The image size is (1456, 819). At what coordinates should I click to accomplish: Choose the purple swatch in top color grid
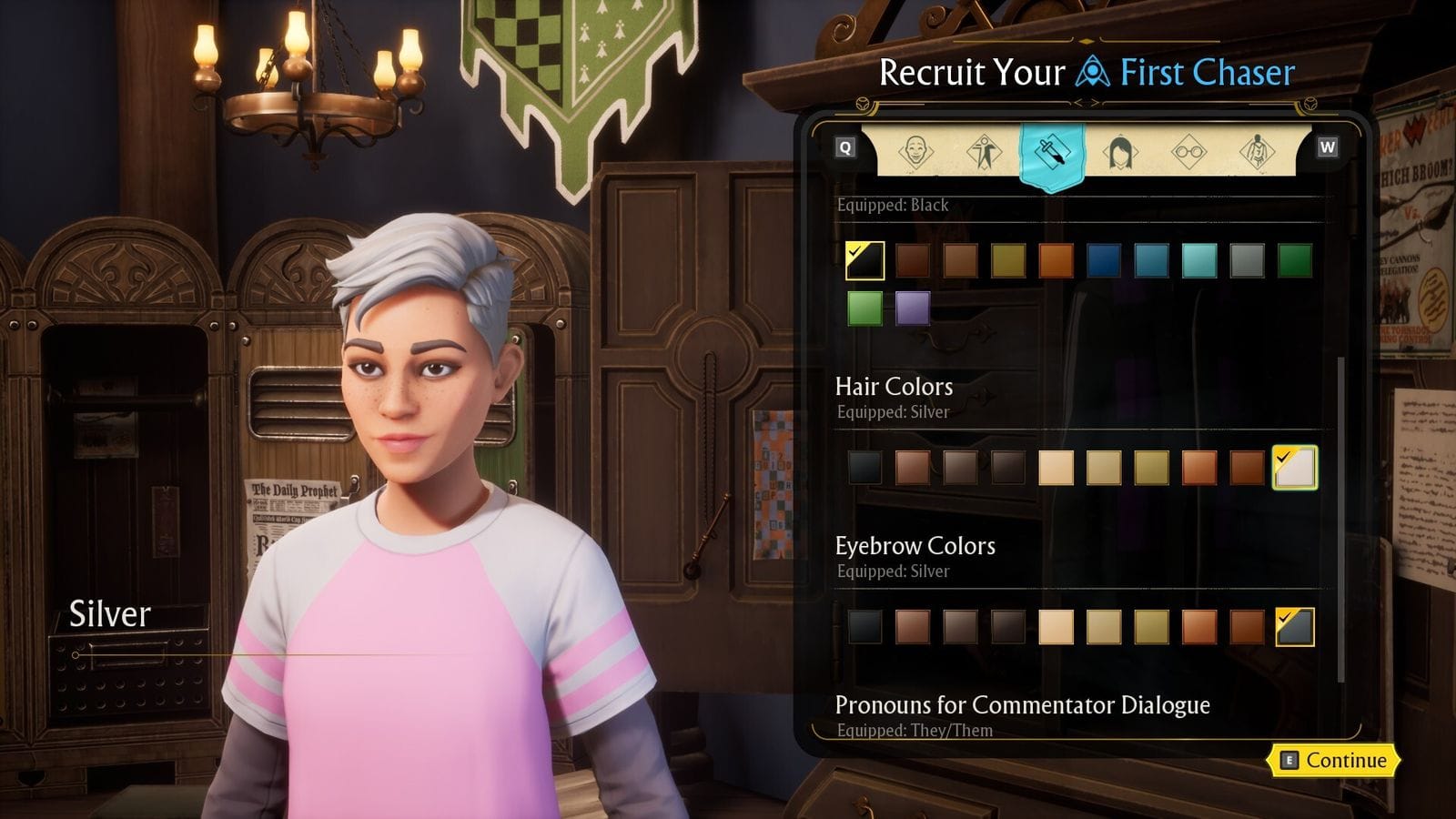click(x=912, y=308)
